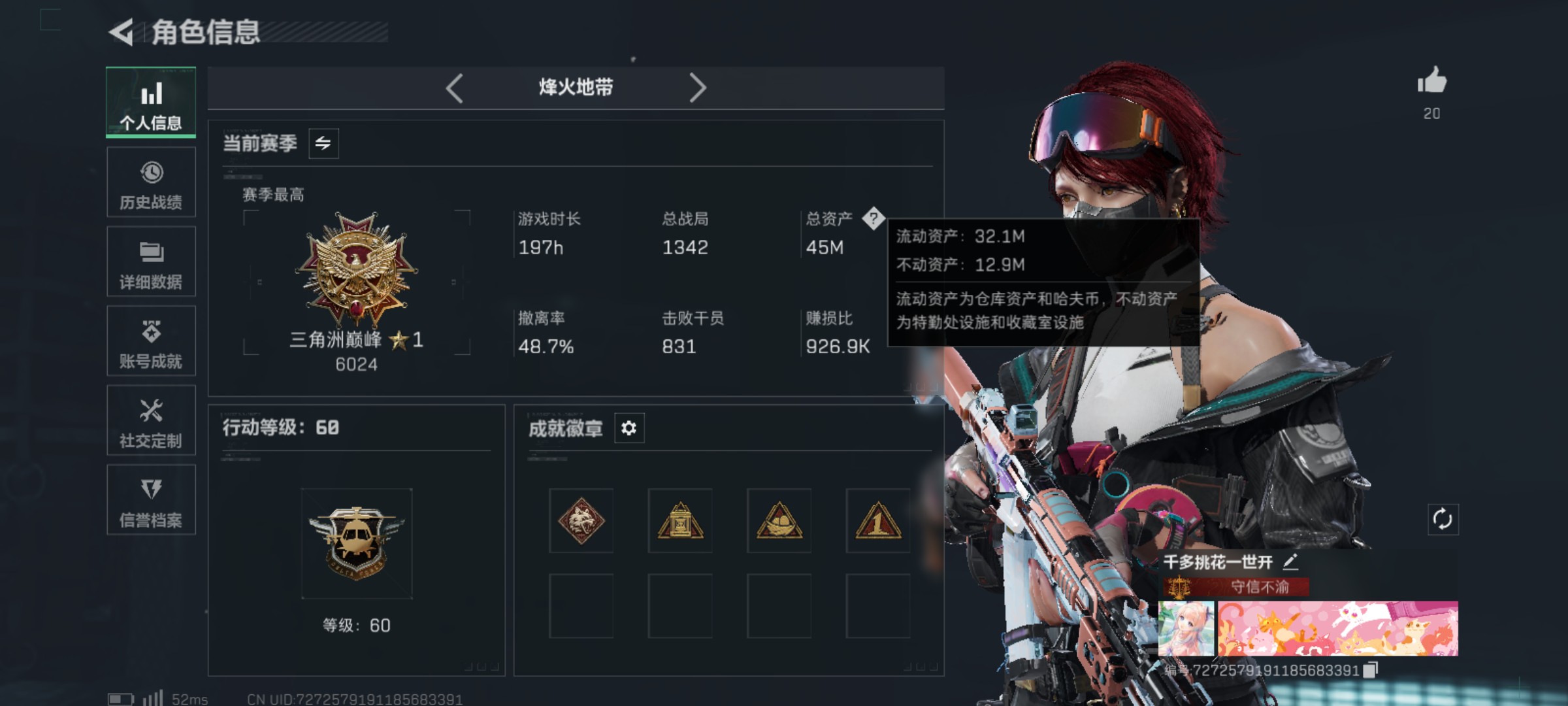The image size is (1568, 706).
Task: Click the 总资产 question mark help icon
Action: (x=873, y=218)
